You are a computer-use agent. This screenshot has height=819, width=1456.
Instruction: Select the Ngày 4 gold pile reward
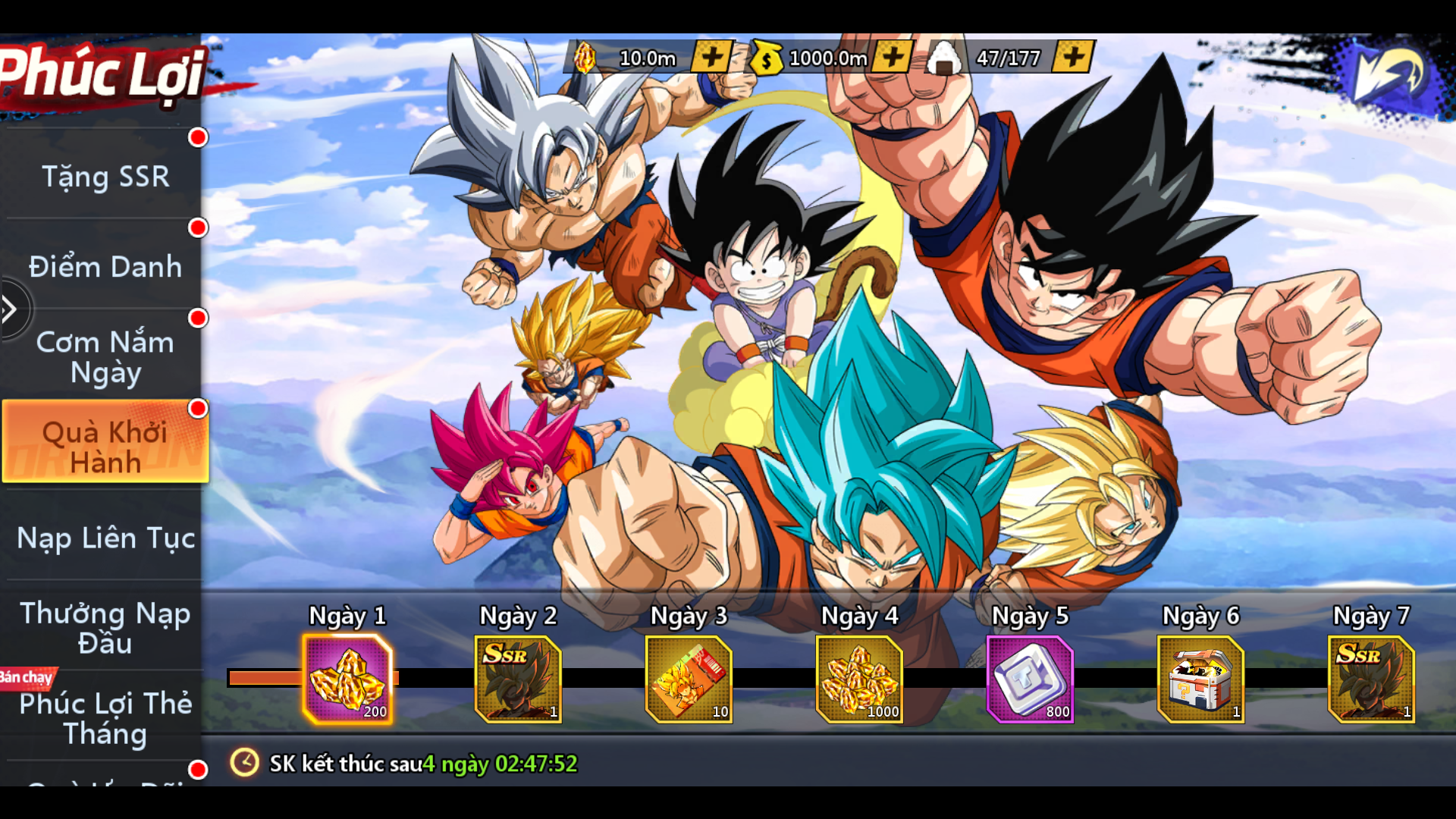859,679
